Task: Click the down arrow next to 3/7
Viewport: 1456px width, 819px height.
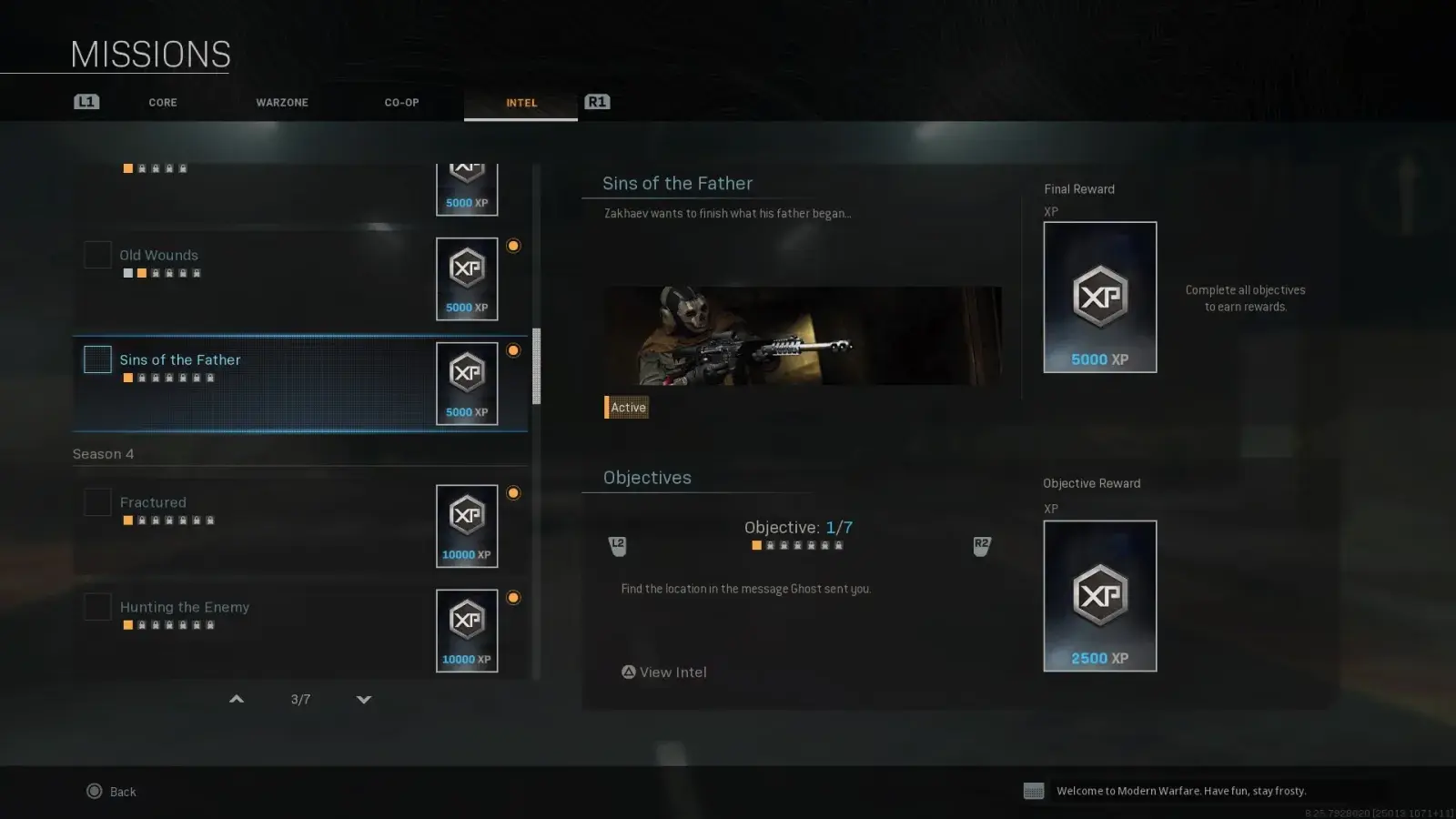Action: click(364, 699)
